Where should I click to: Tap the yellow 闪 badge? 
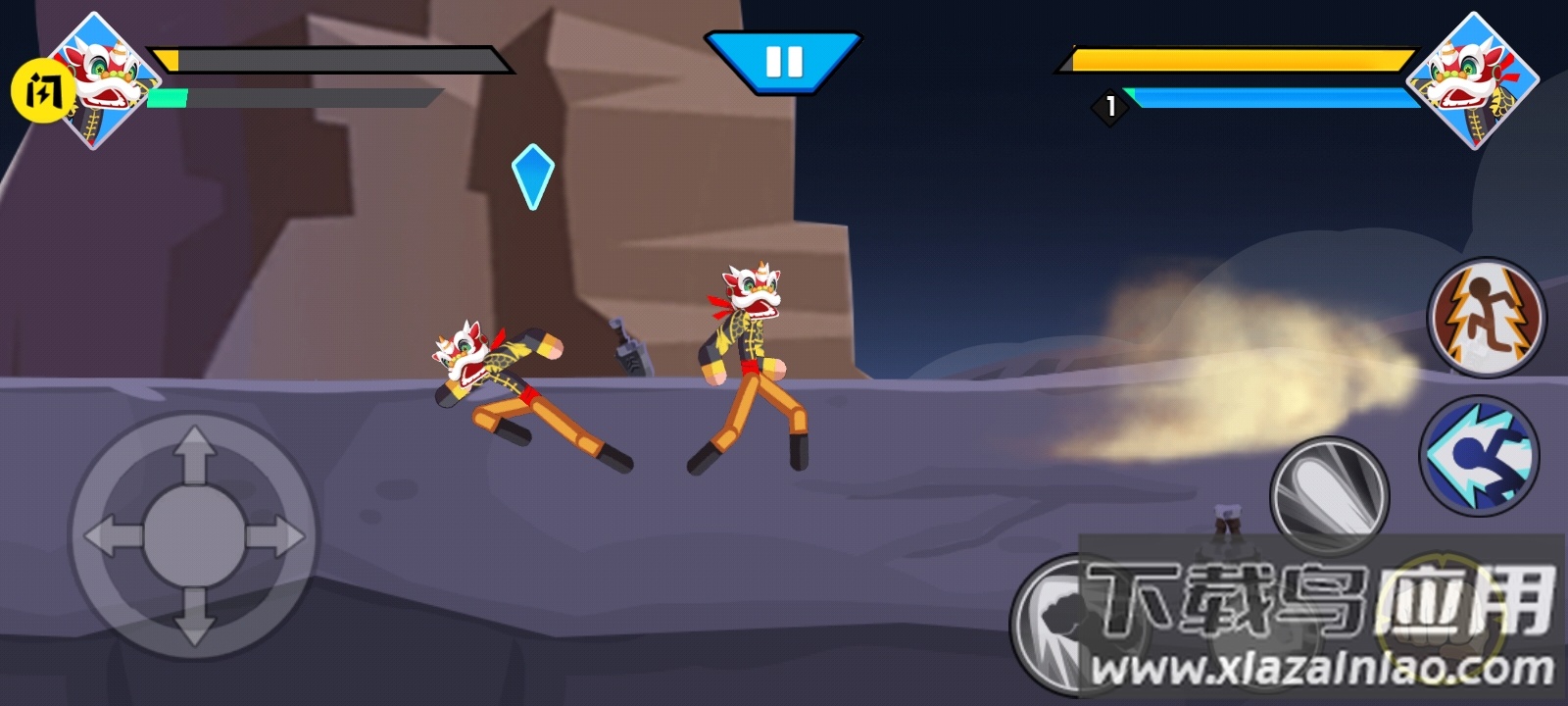40,91
